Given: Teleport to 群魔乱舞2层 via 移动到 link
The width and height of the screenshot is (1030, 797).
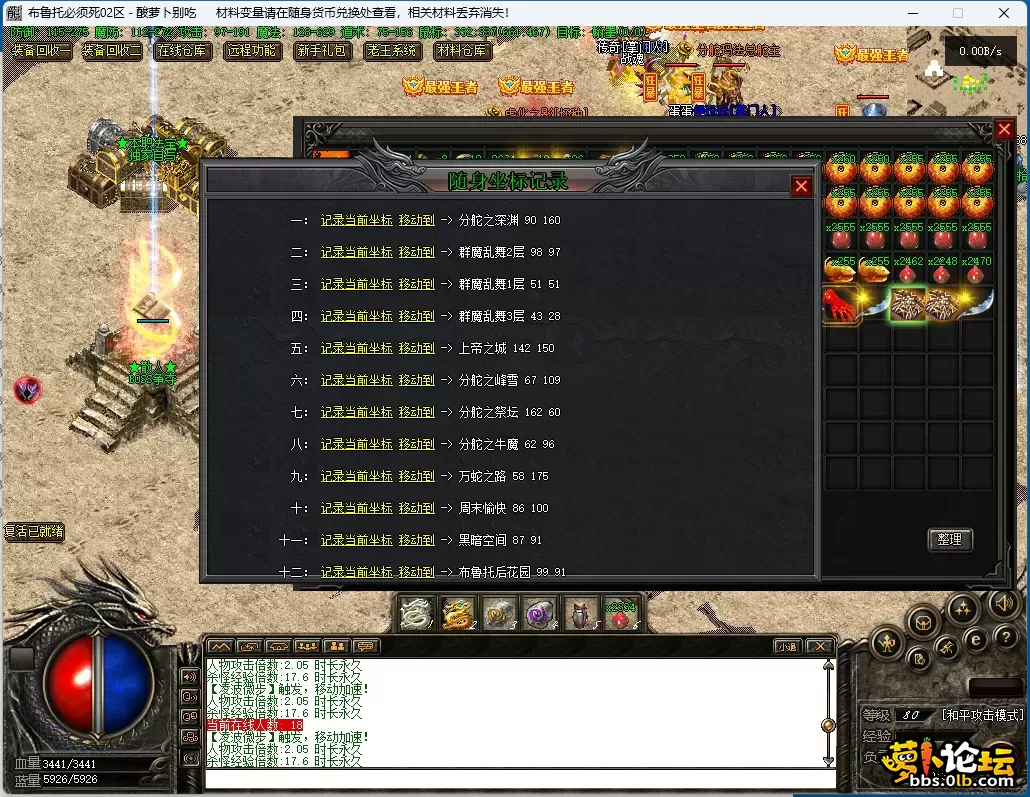Looking at the screenshot, I should tap(416, 252).
